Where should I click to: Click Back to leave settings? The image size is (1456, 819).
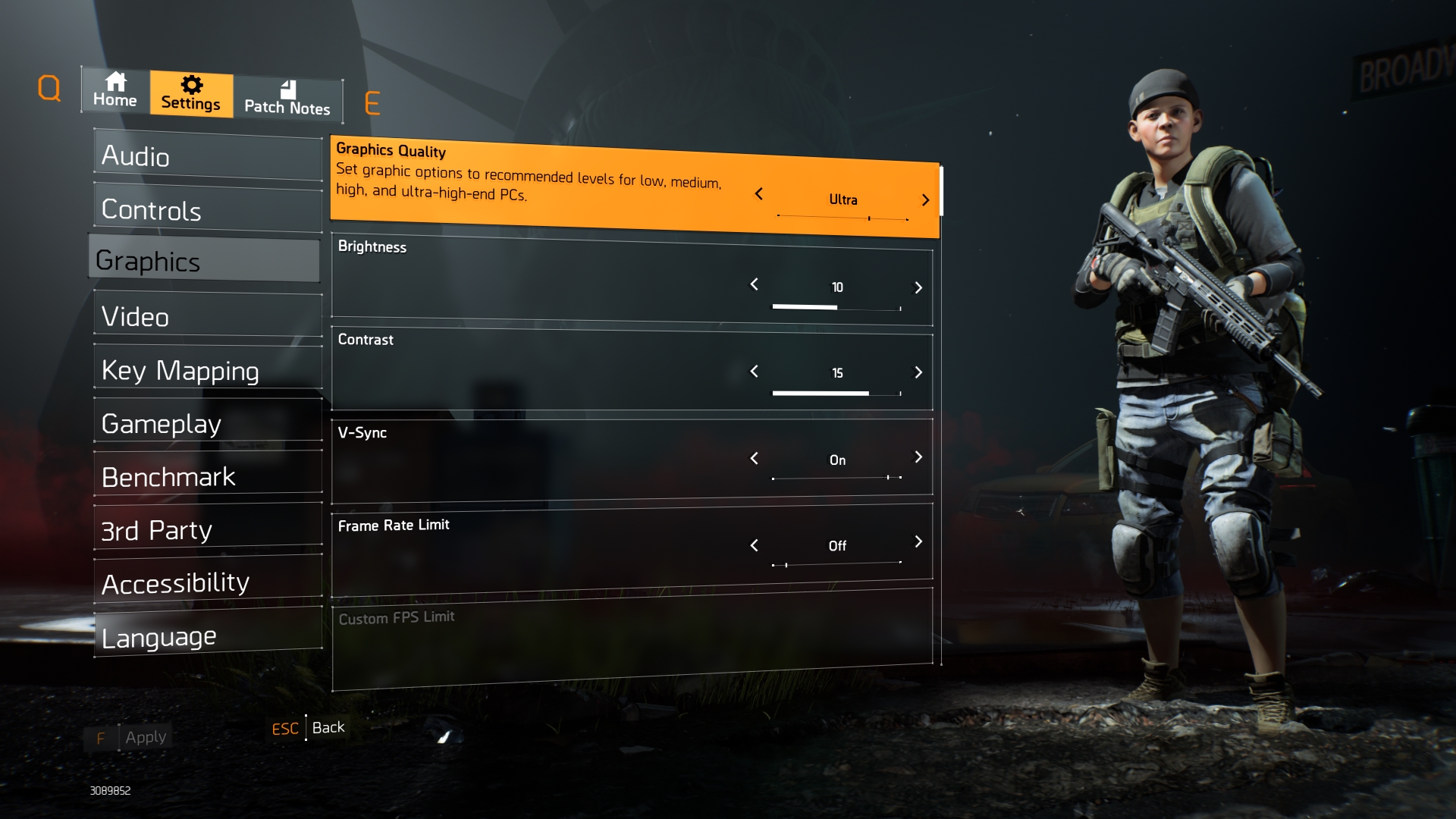pyautogui.click(x=328, y=727)
